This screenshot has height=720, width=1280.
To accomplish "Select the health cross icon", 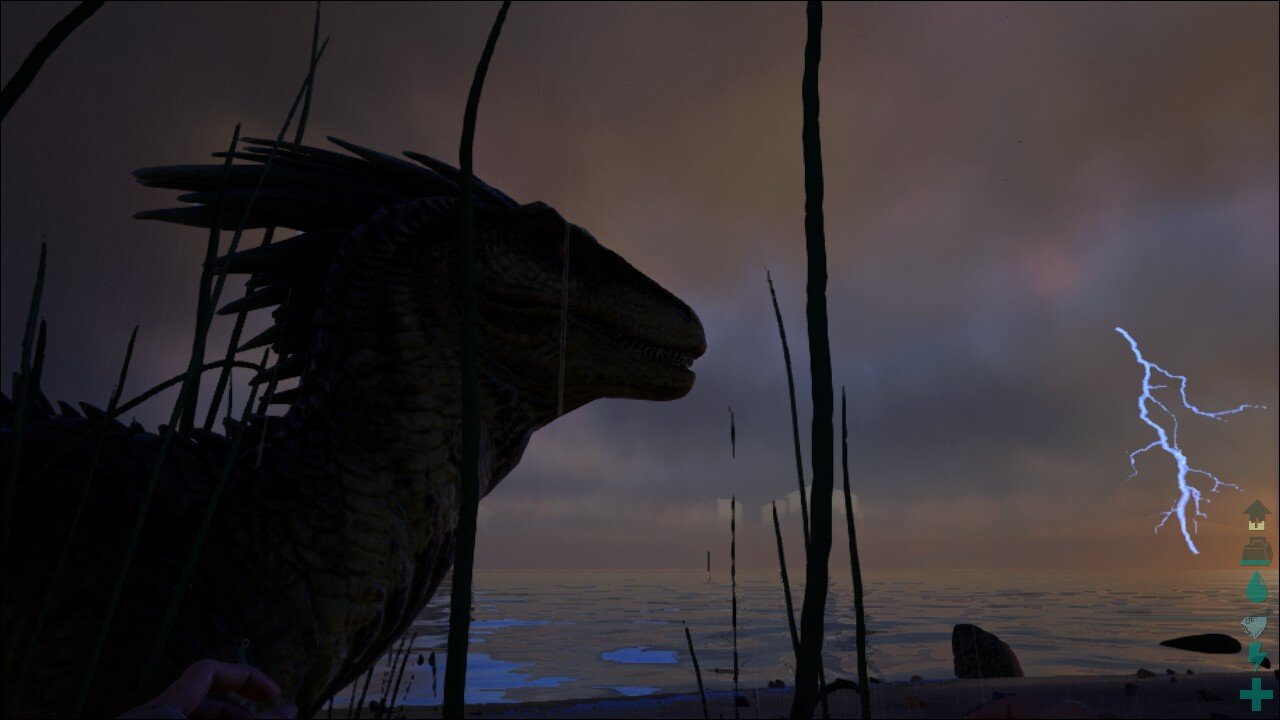I will [x=1256, y=693].
